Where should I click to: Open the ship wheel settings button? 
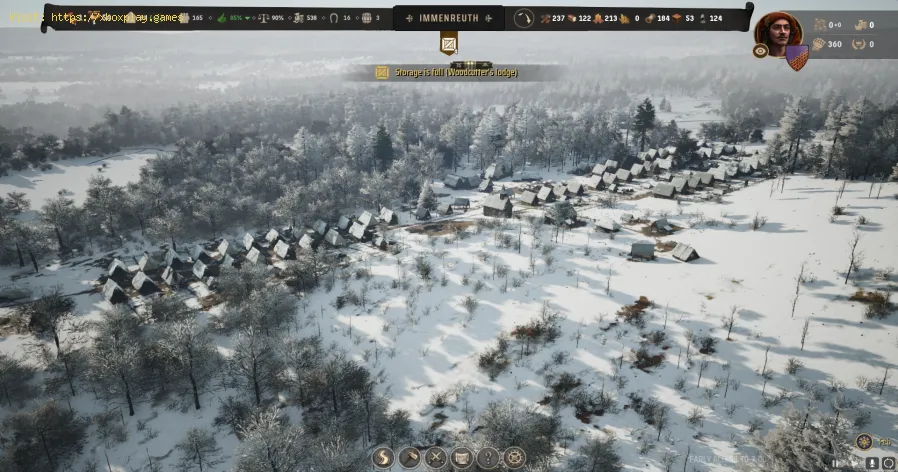(514, 457)
